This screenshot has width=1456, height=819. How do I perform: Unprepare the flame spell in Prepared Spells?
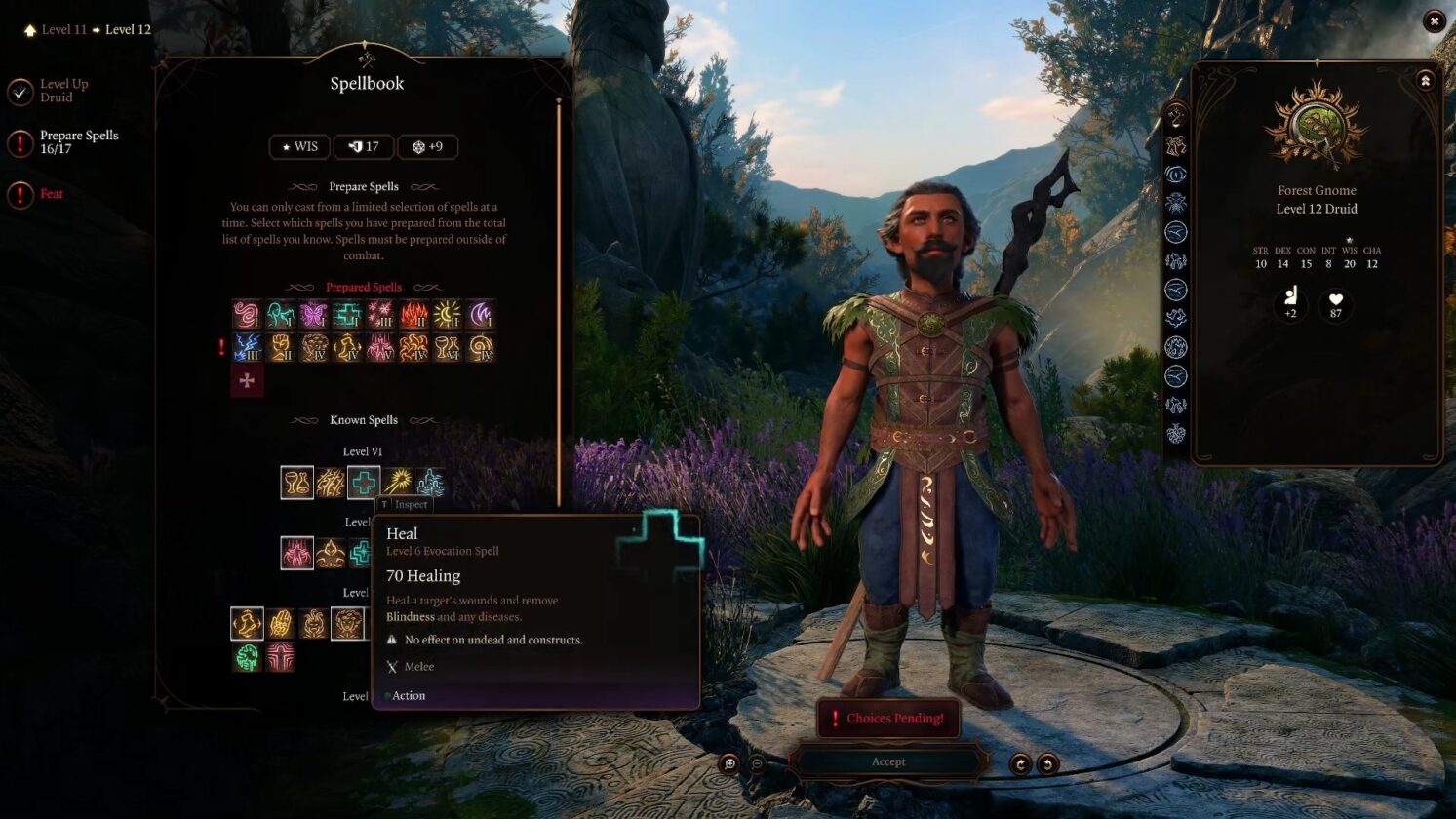(x=413, y=315)
